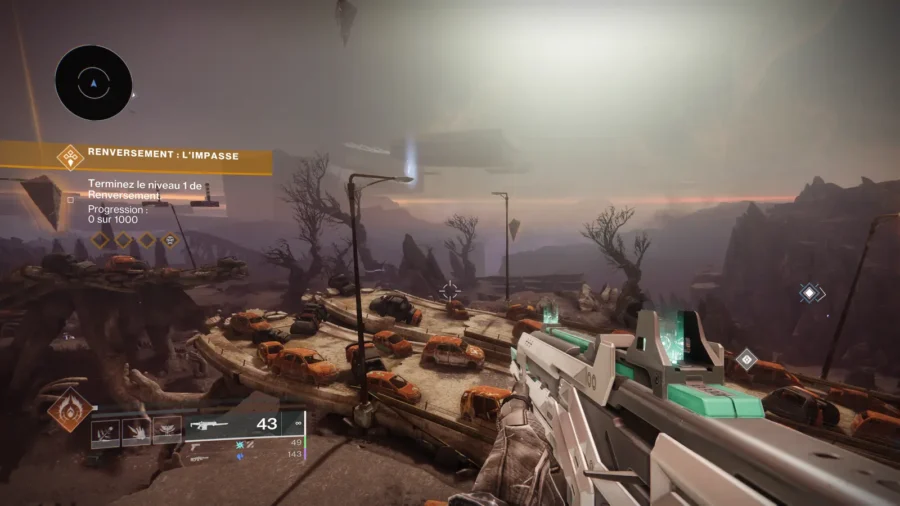Activate the orange diamond Super ability icon

click(70, 409)
